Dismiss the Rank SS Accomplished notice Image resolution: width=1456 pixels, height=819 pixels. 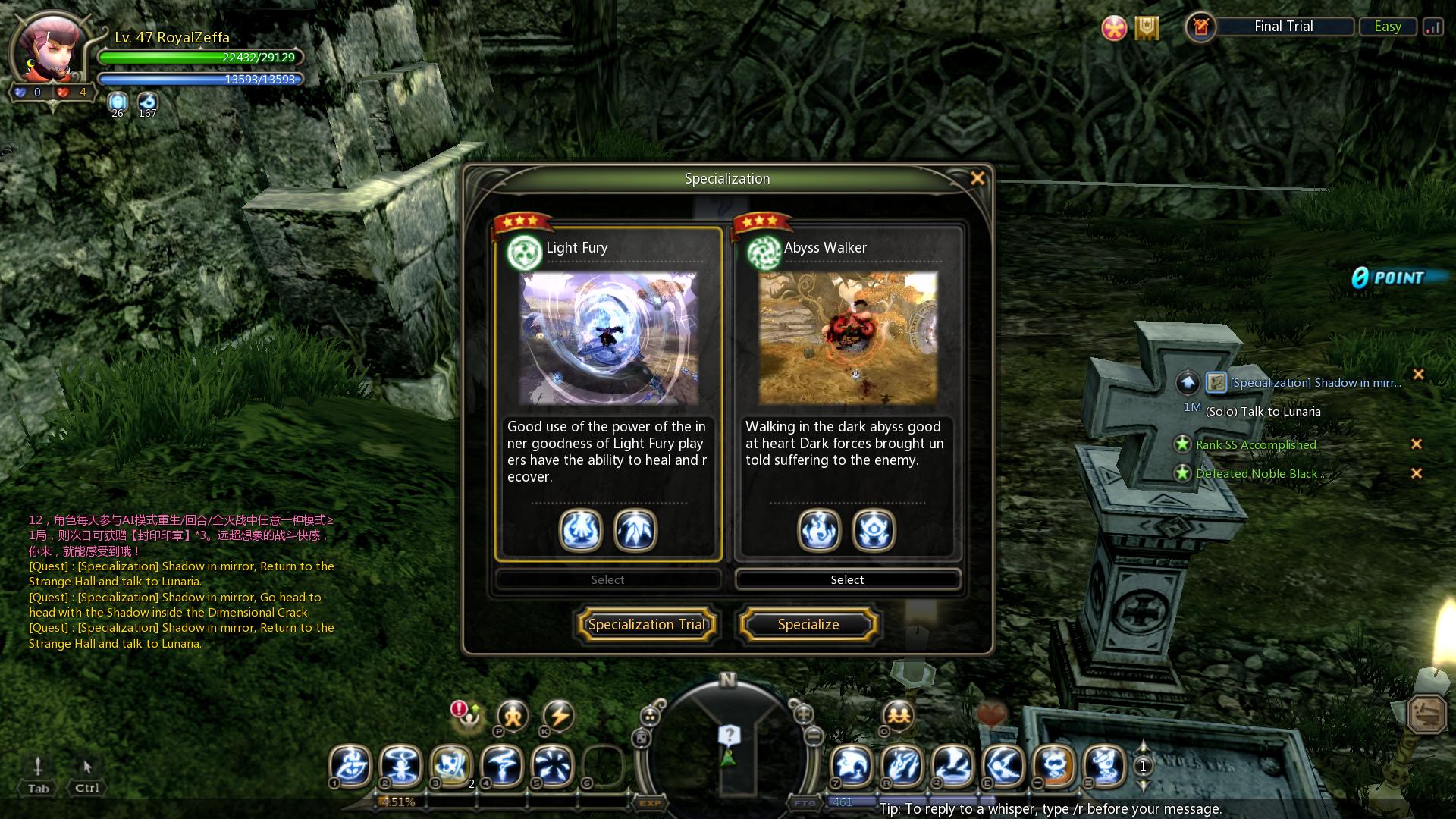click(x=1416, y=444)
